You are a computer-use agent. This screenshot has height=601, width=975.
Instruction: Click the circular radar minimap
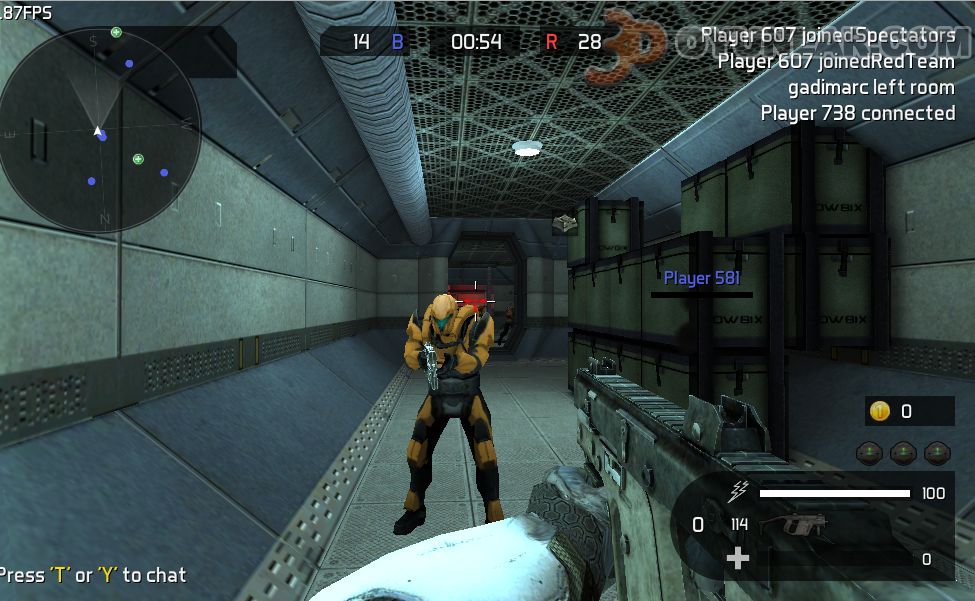point(100,132)
